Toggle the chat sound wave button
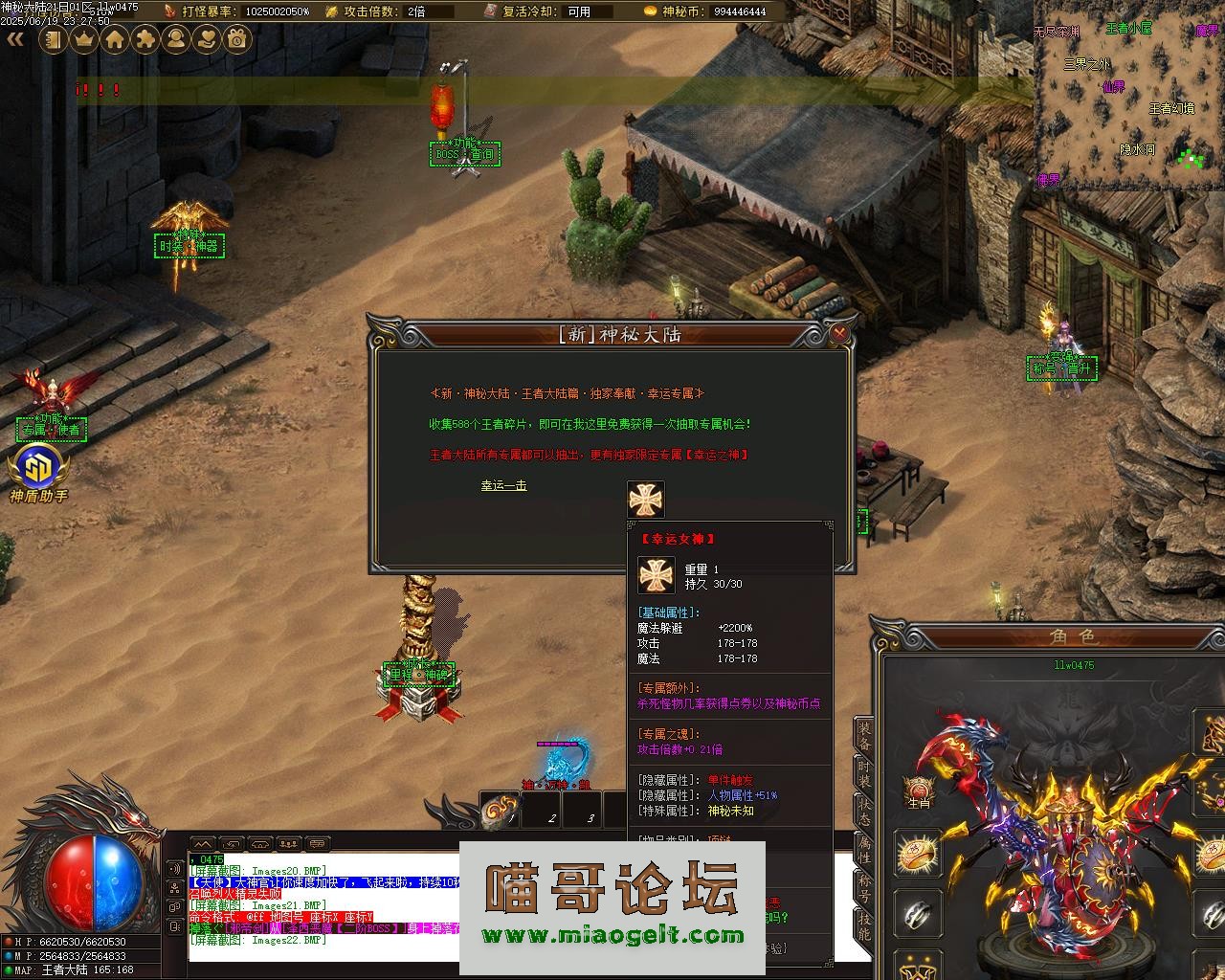Screen dimensions: 1225x980 (x=174, y=868)
